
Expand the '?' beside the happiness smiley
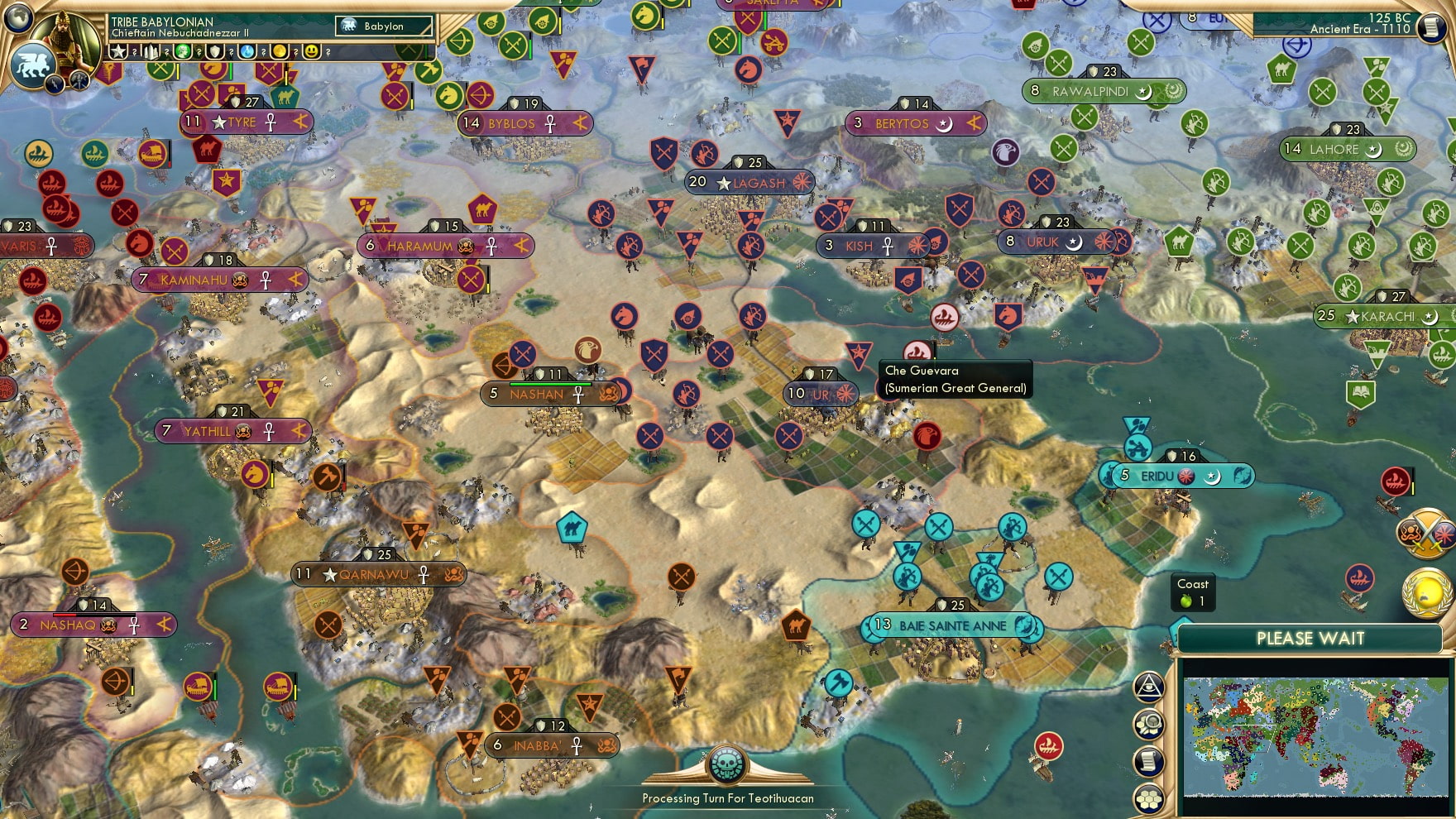pyautogui.click(x=328, y=52)
